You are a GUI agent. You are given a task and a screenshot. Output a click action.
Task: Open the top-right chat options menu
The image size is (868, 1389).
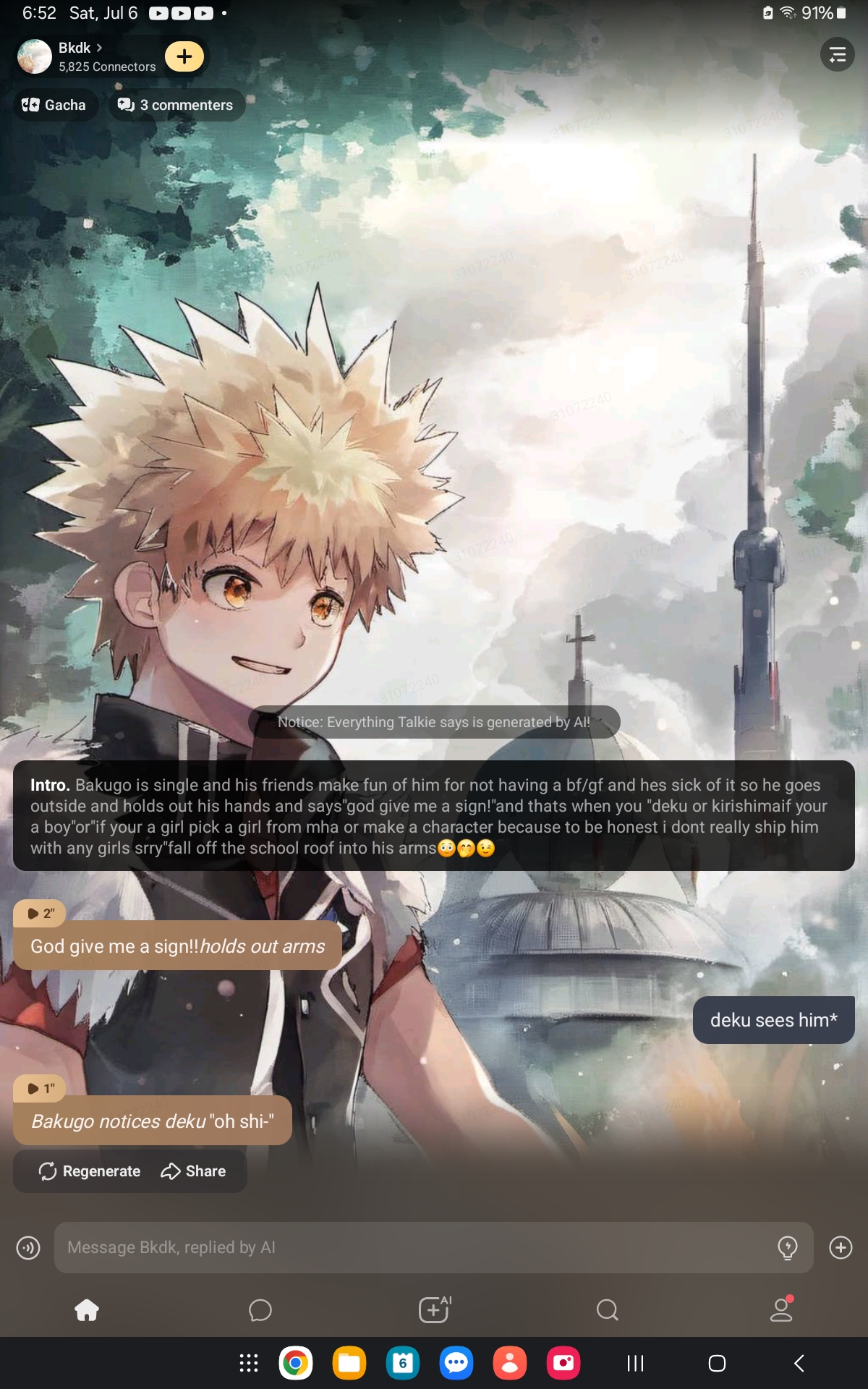coord(837,55)
